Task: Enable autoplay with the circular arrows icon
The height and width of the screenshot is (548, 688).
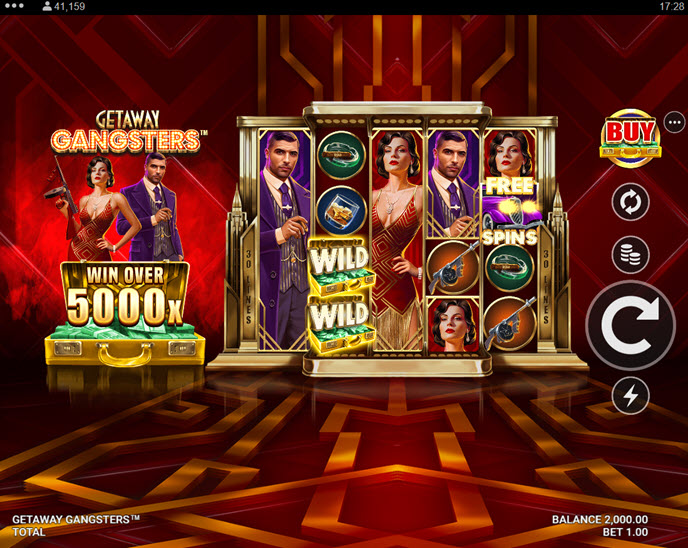Action: pyautogui.click(x=630, y=202)
